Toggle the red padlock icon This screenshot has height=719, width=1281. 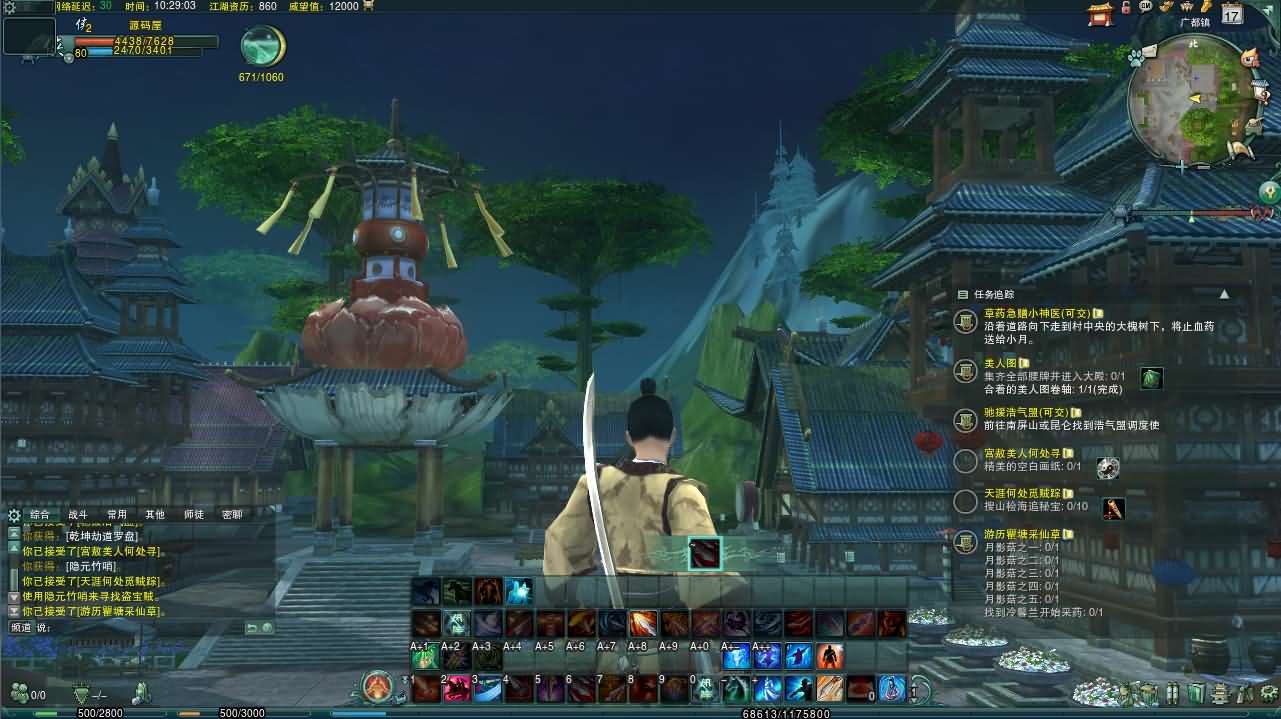(x=1126, y=8)
